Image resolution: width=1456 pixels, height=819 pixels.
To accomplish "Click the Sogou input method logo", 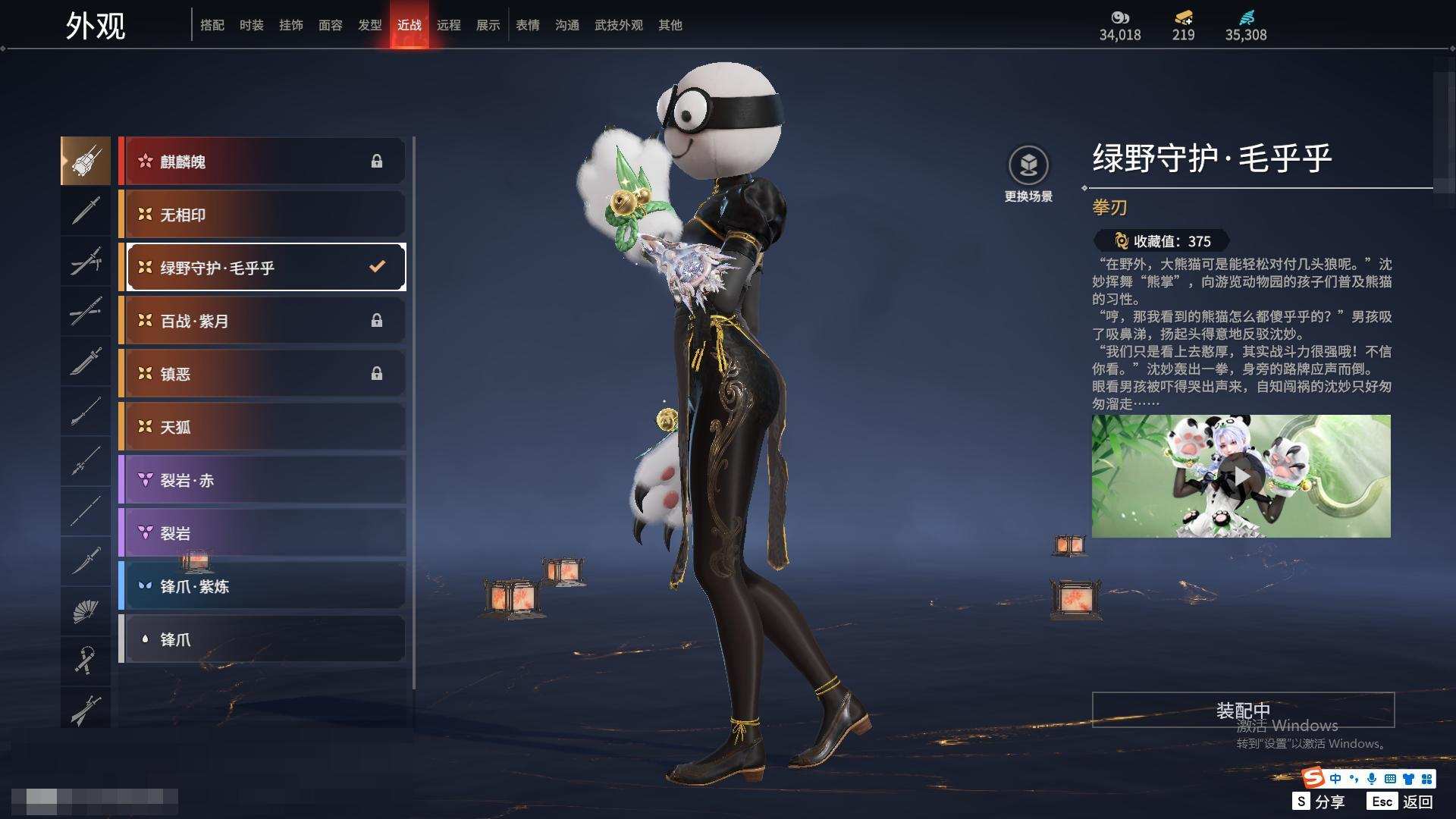I will click(1313, 778).
